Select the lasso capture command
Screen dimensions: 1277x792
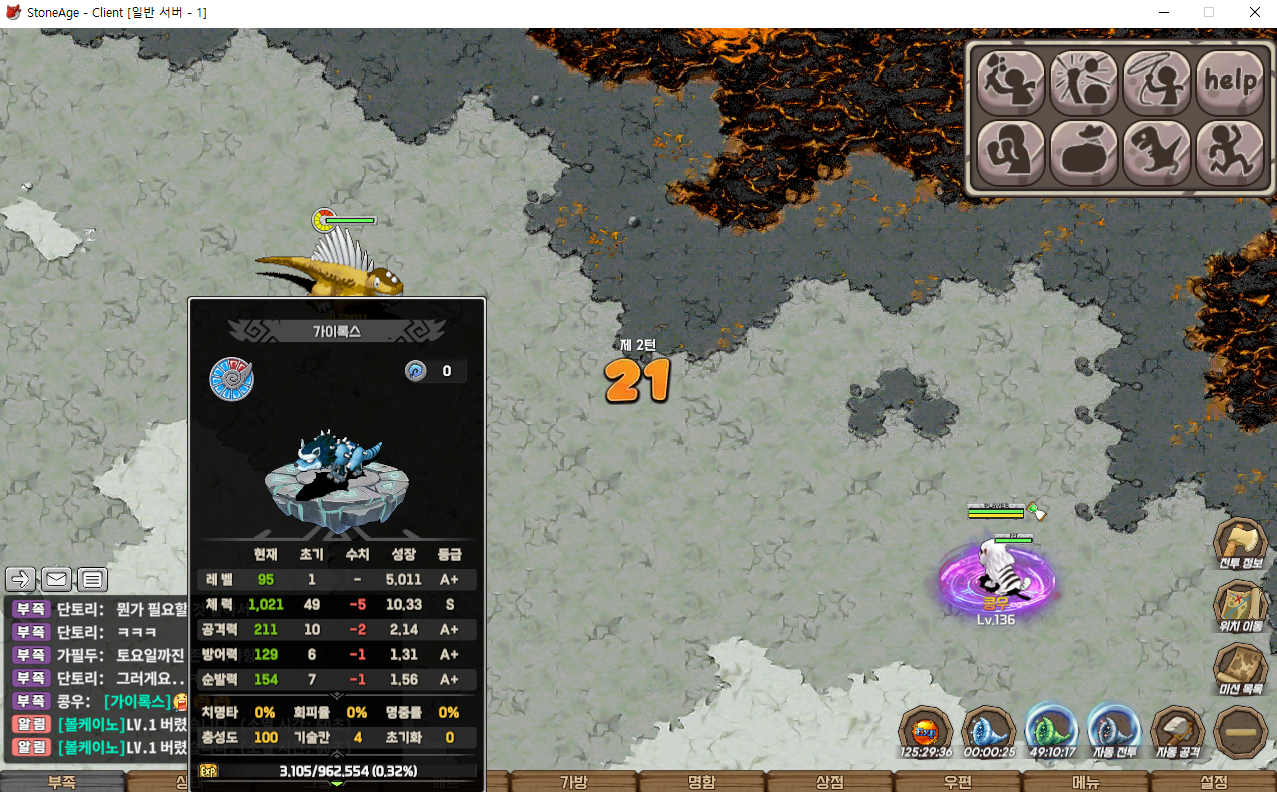(1156, 82)
